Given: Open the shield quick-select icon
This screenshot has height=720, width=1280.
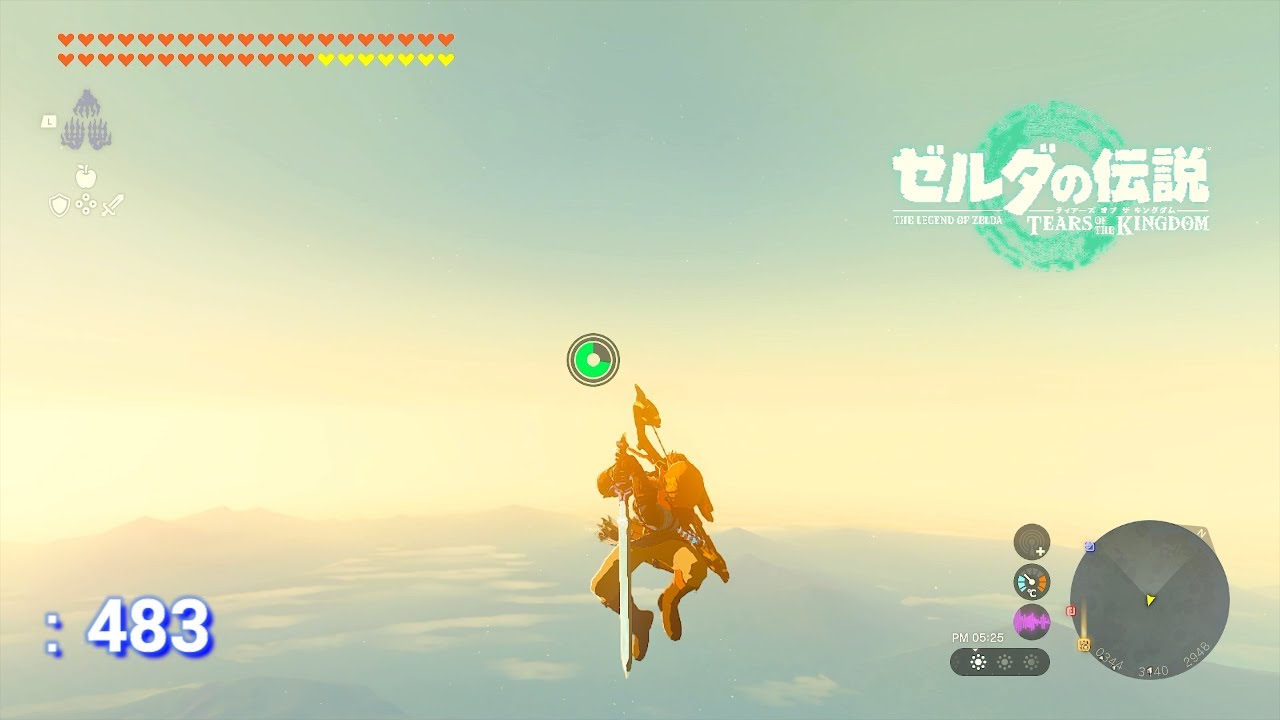Looking at the screenshot, I should [59, 206].
